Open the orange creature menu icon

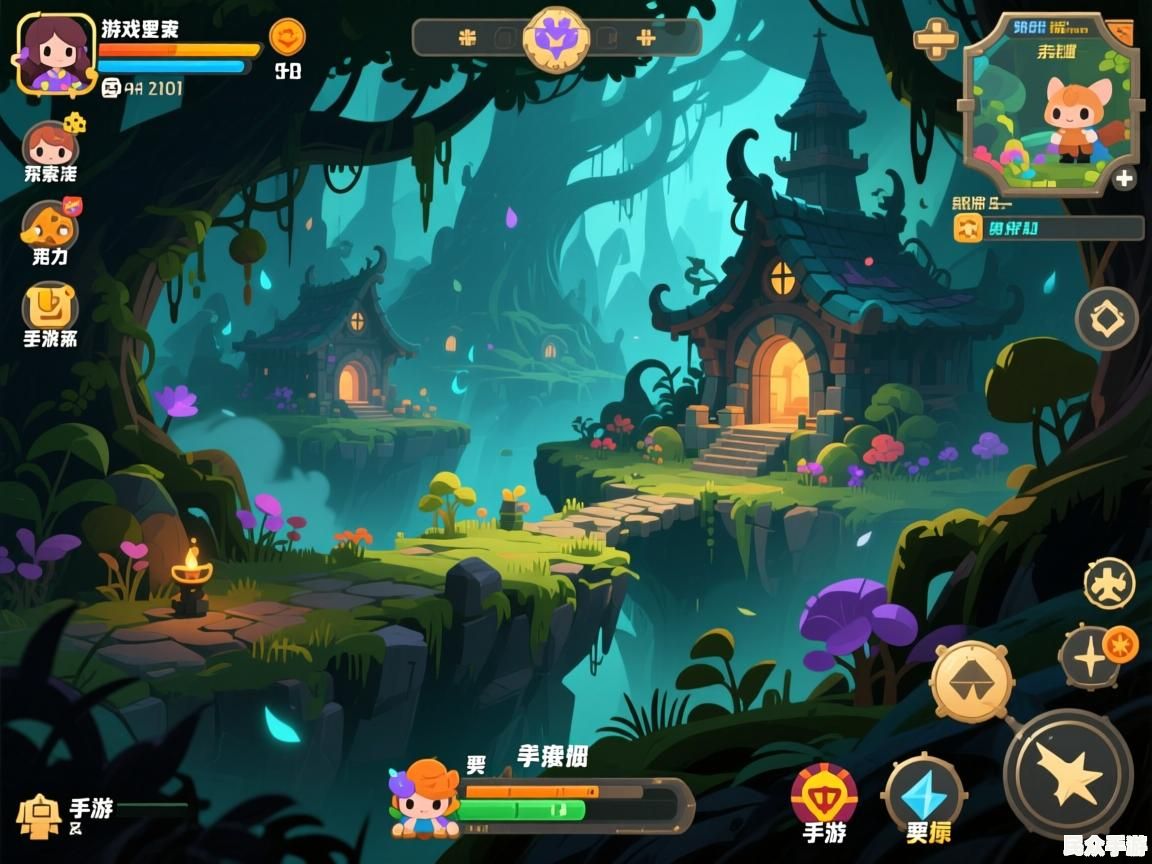click(x=49, y=225)
